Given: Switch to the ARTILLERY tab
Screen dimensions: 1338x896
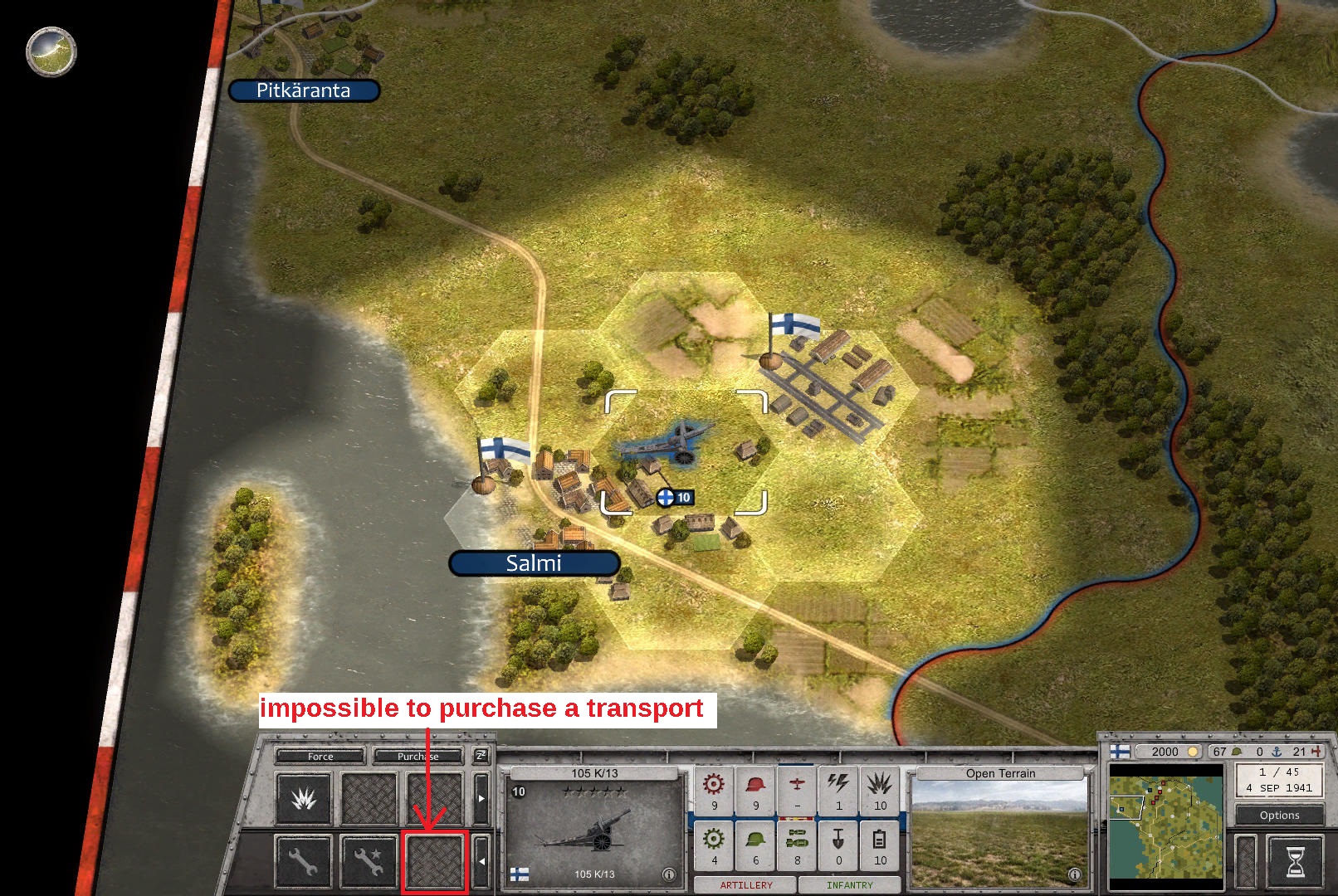Looking at the screenshot, I should 746,884.
